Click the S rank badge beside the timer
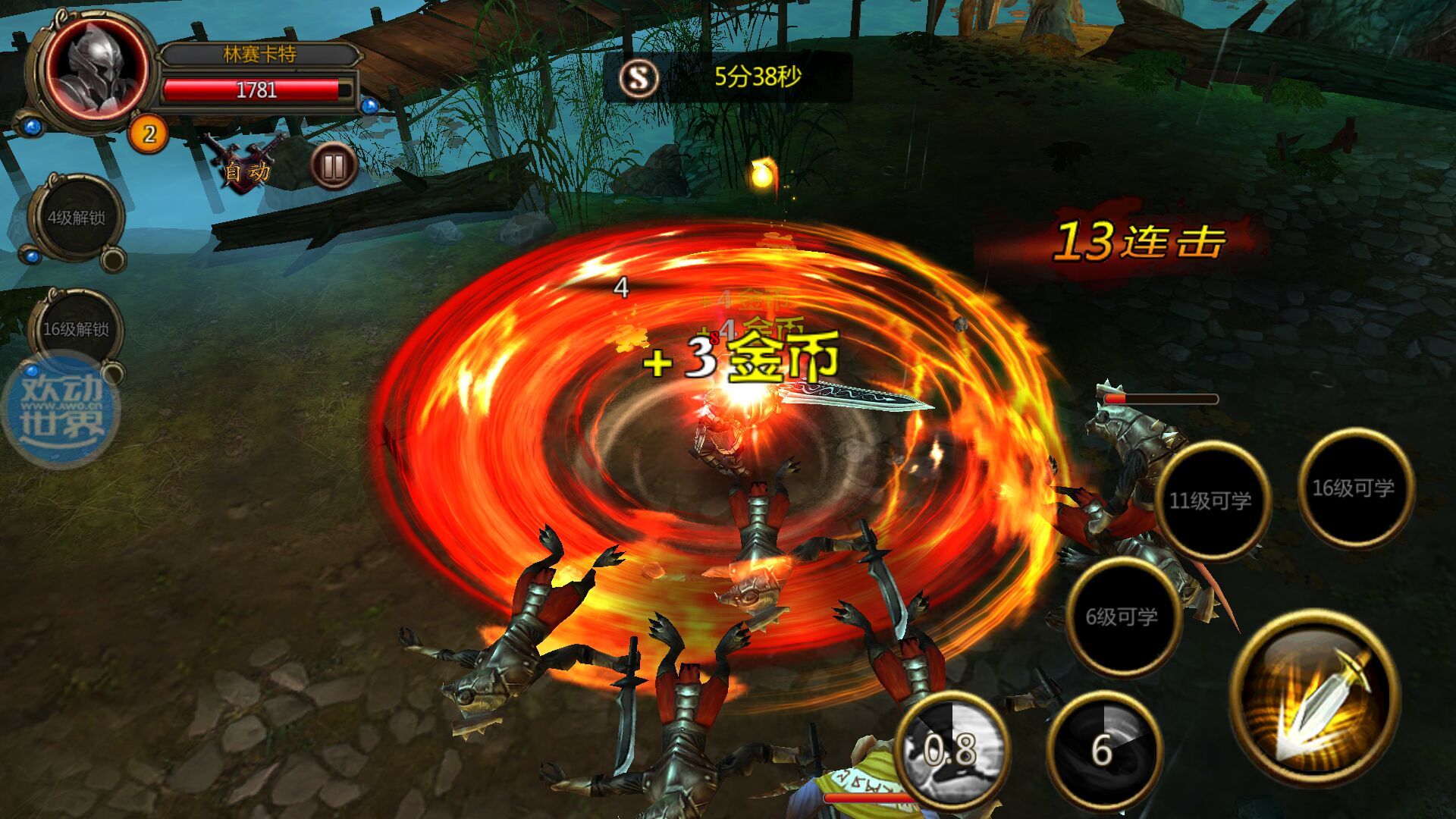 [639, 77]
